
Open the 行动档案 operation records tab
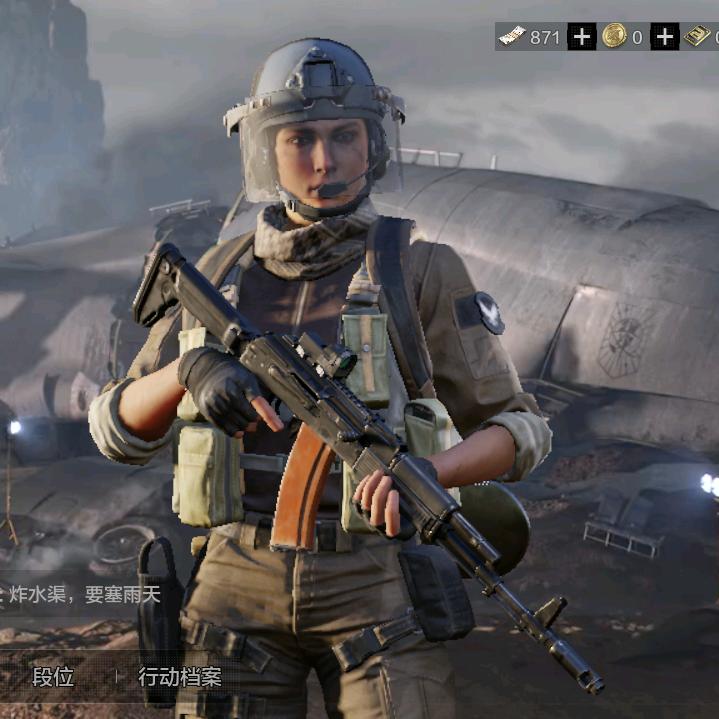[x=180, y=677]
